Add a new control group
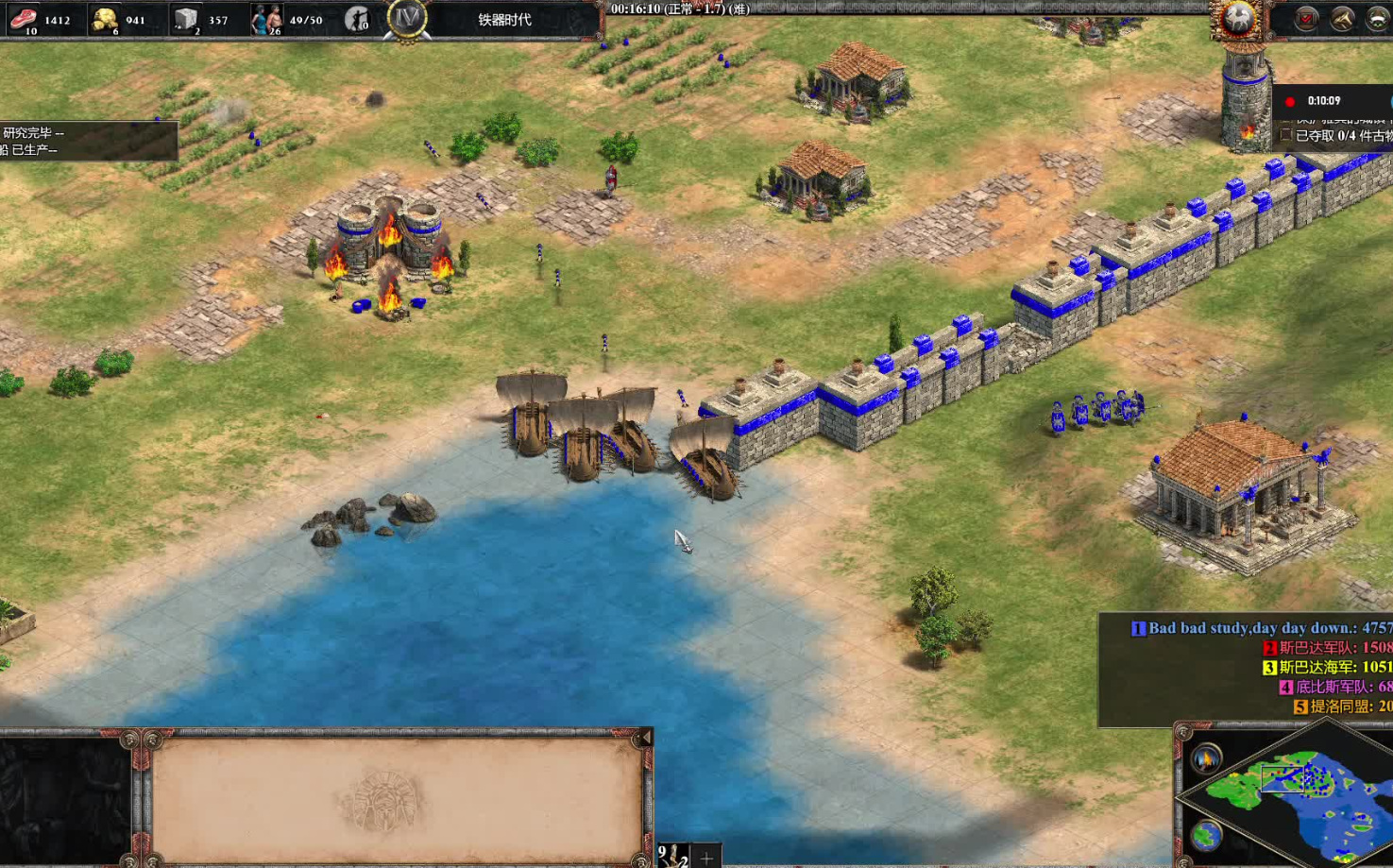Screen dimensions: 1393x868 706,857
